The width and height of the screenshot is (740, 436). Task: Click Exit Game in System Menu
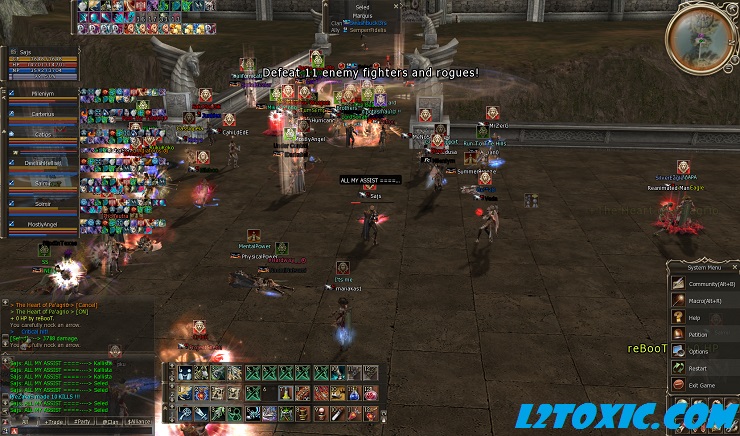702,385
